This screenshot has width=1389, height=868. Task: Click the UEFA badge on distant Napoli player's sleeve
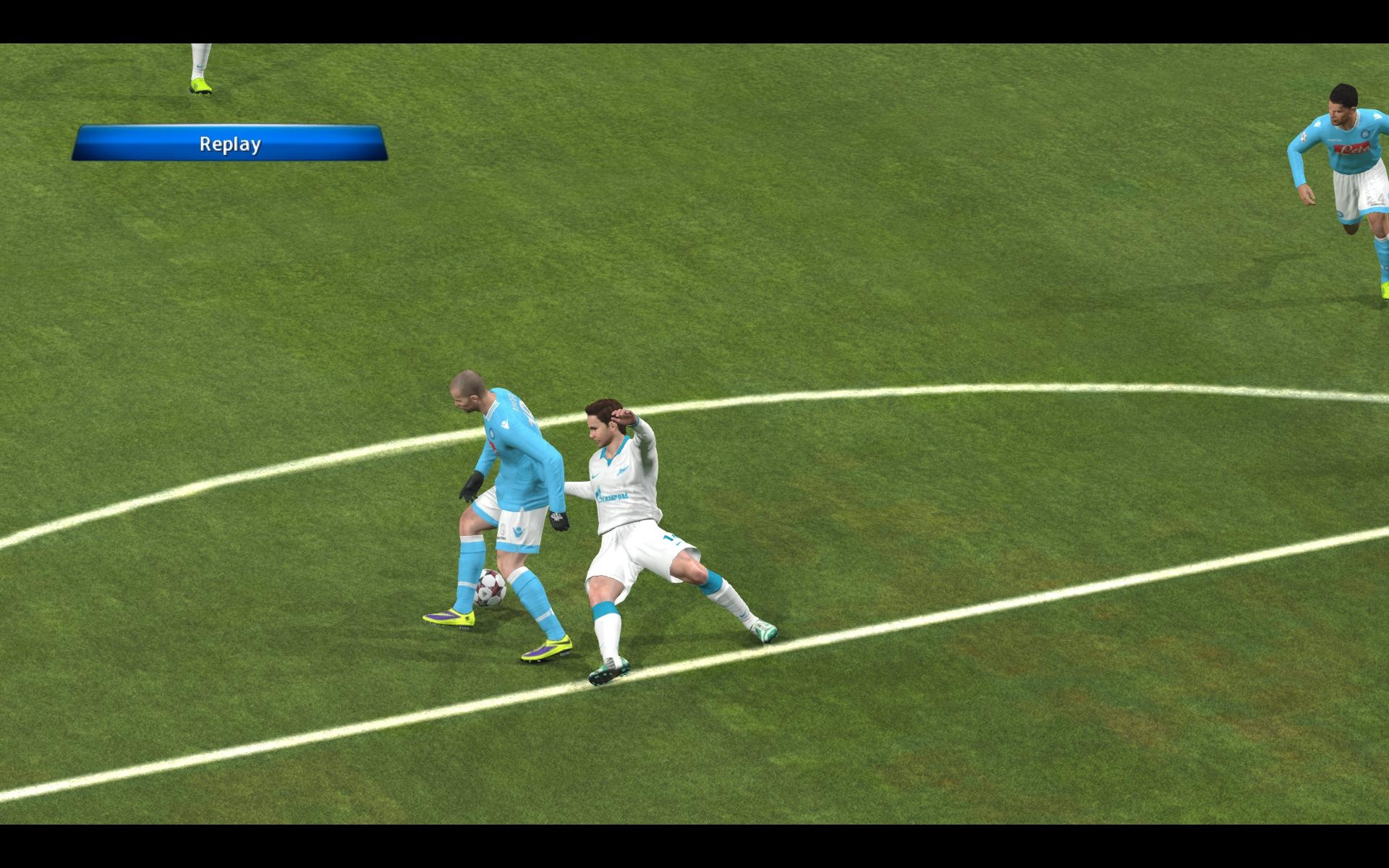[1304, 137]
